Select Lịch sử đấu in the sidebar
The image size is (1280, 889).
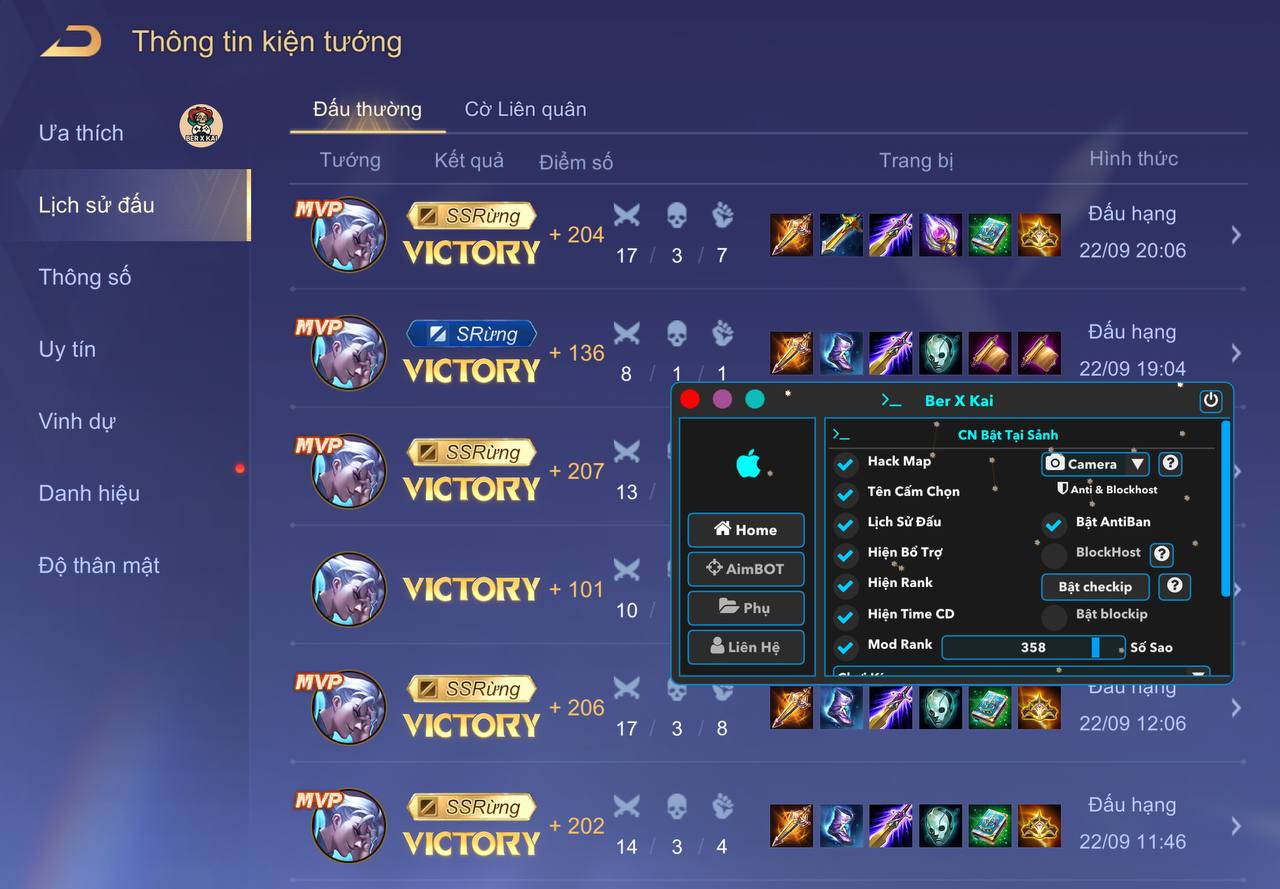(x=97, y=205)
